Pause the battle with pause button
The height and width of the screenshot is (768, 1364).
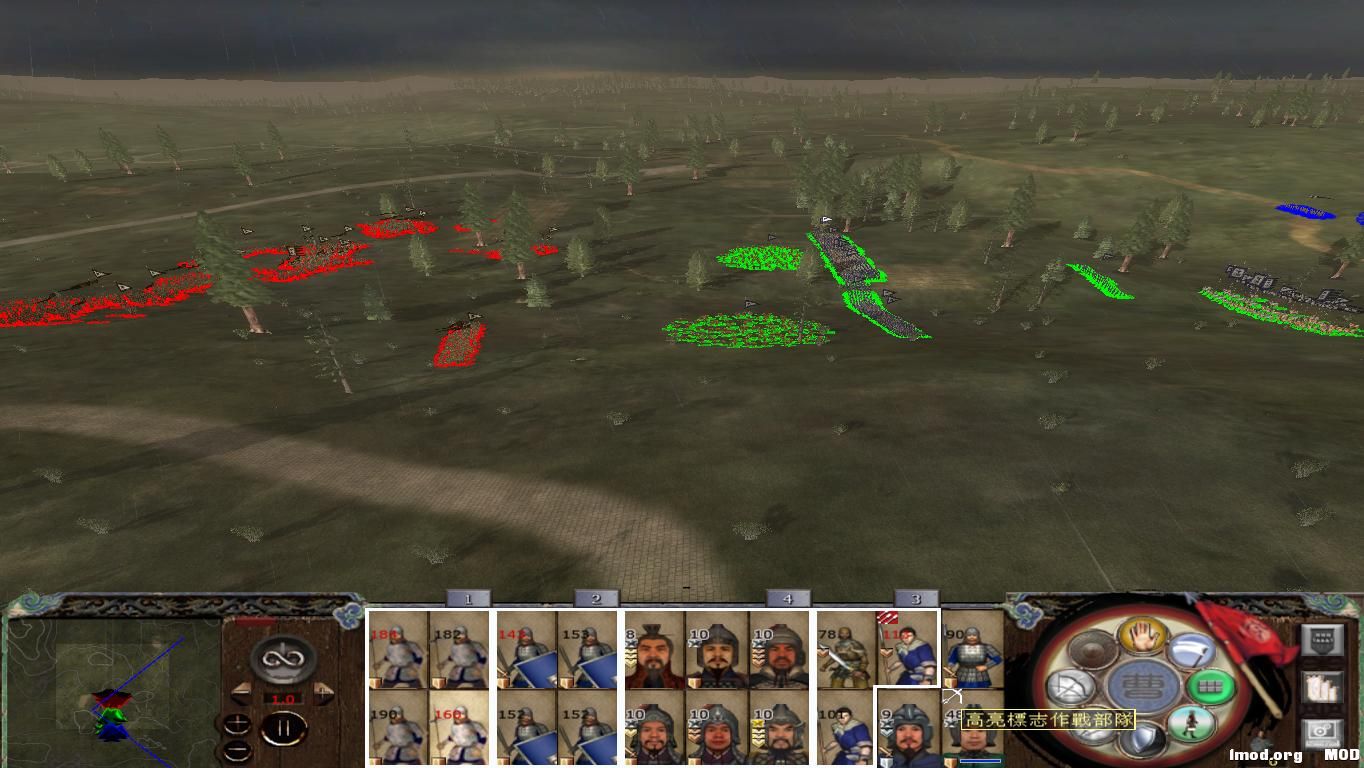286,728
